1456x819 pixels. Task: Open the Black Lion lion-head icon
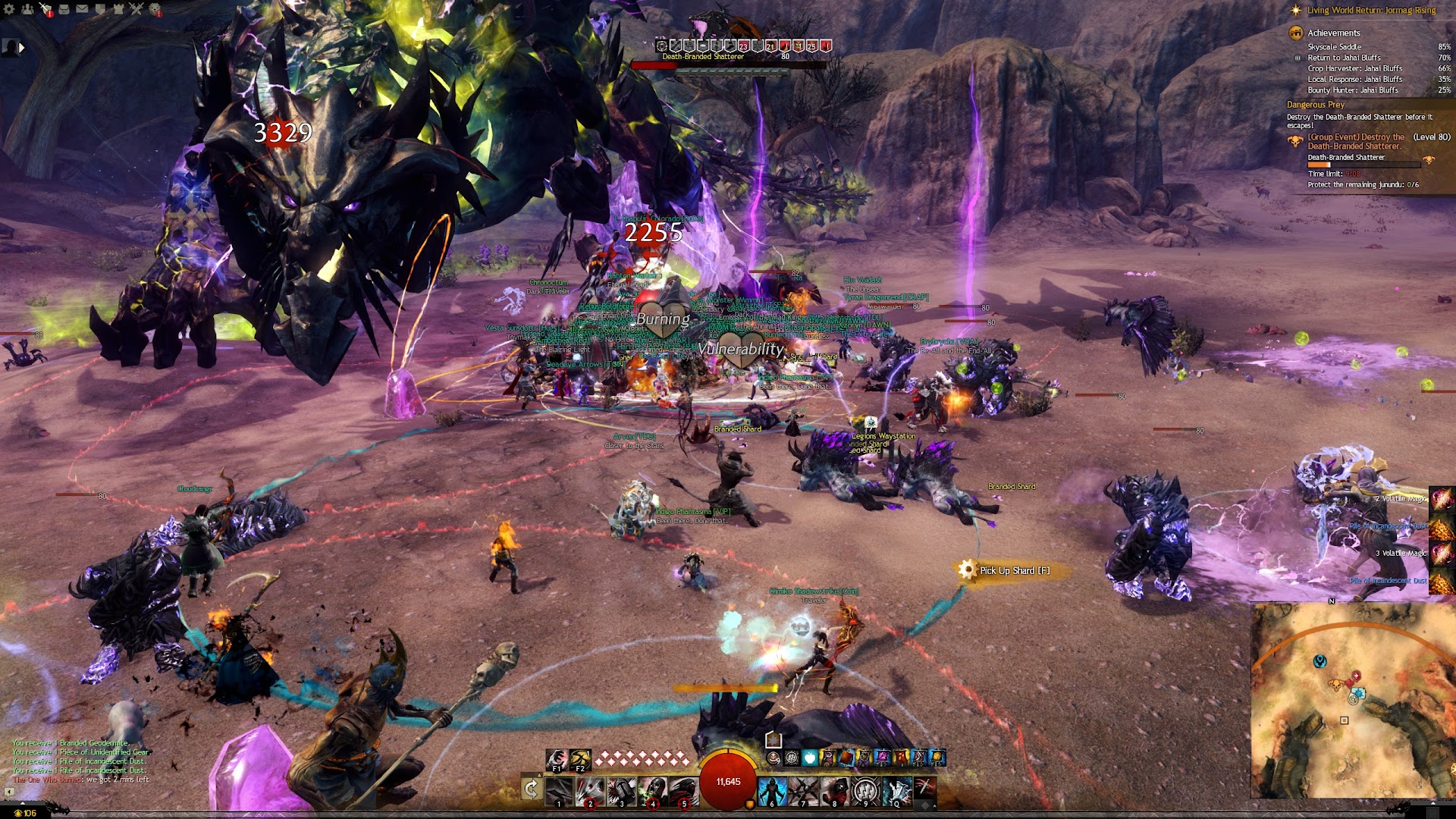click(155, 9)
